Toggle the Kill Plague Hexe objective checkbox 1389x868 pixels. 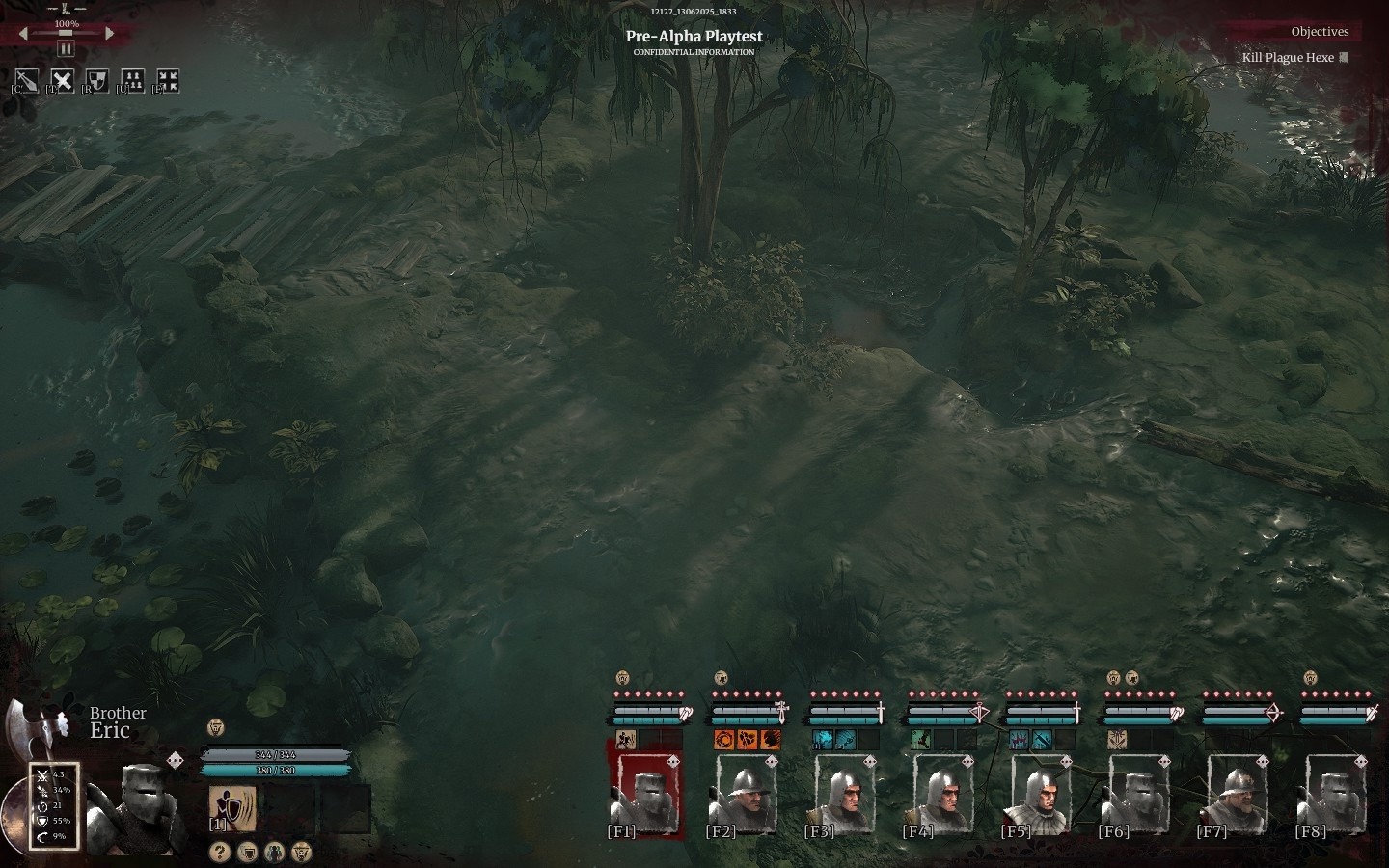click(1345, 57)
